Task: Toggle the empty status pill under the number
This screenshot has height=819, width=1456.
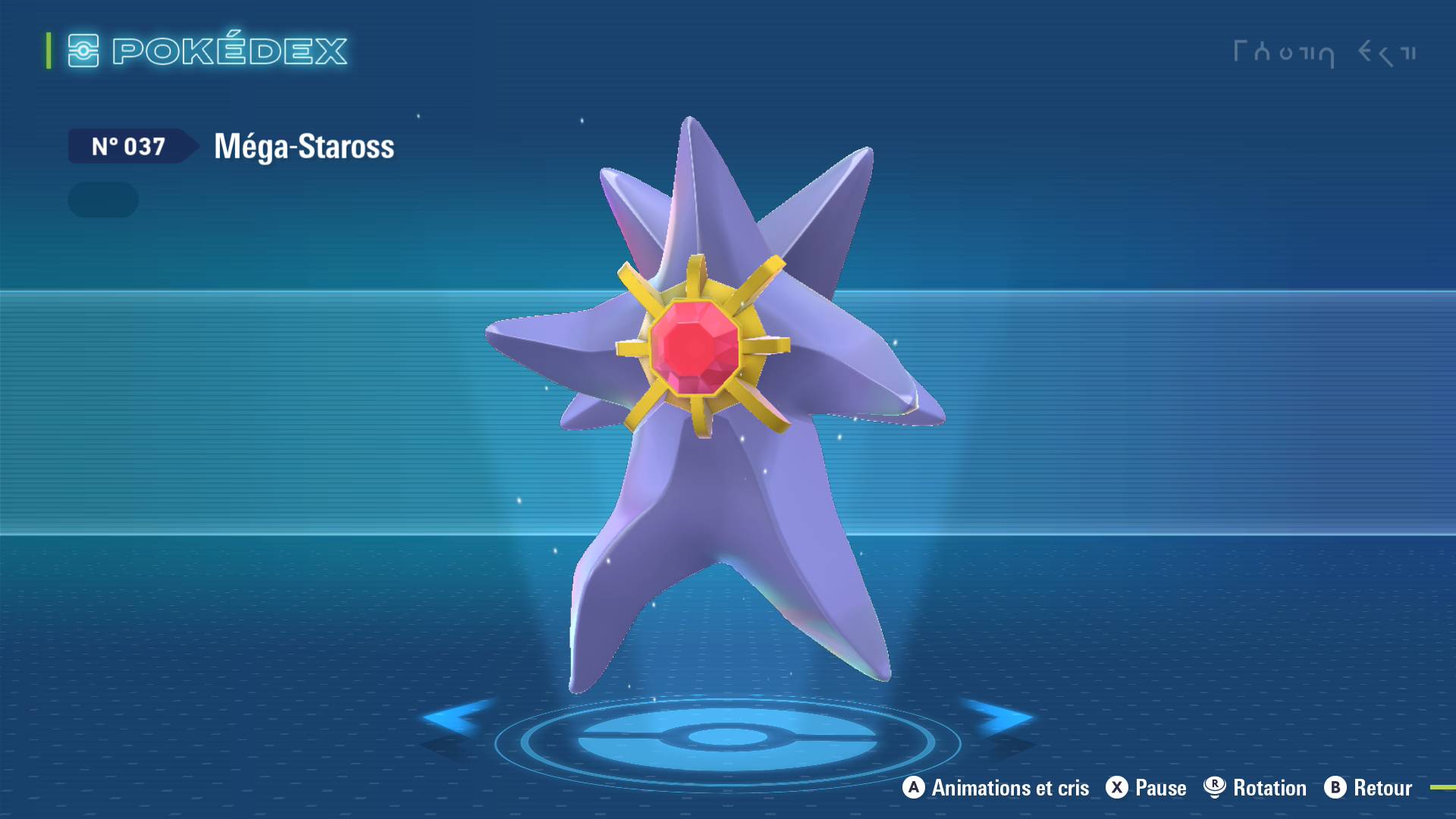Action: (102, 199)
